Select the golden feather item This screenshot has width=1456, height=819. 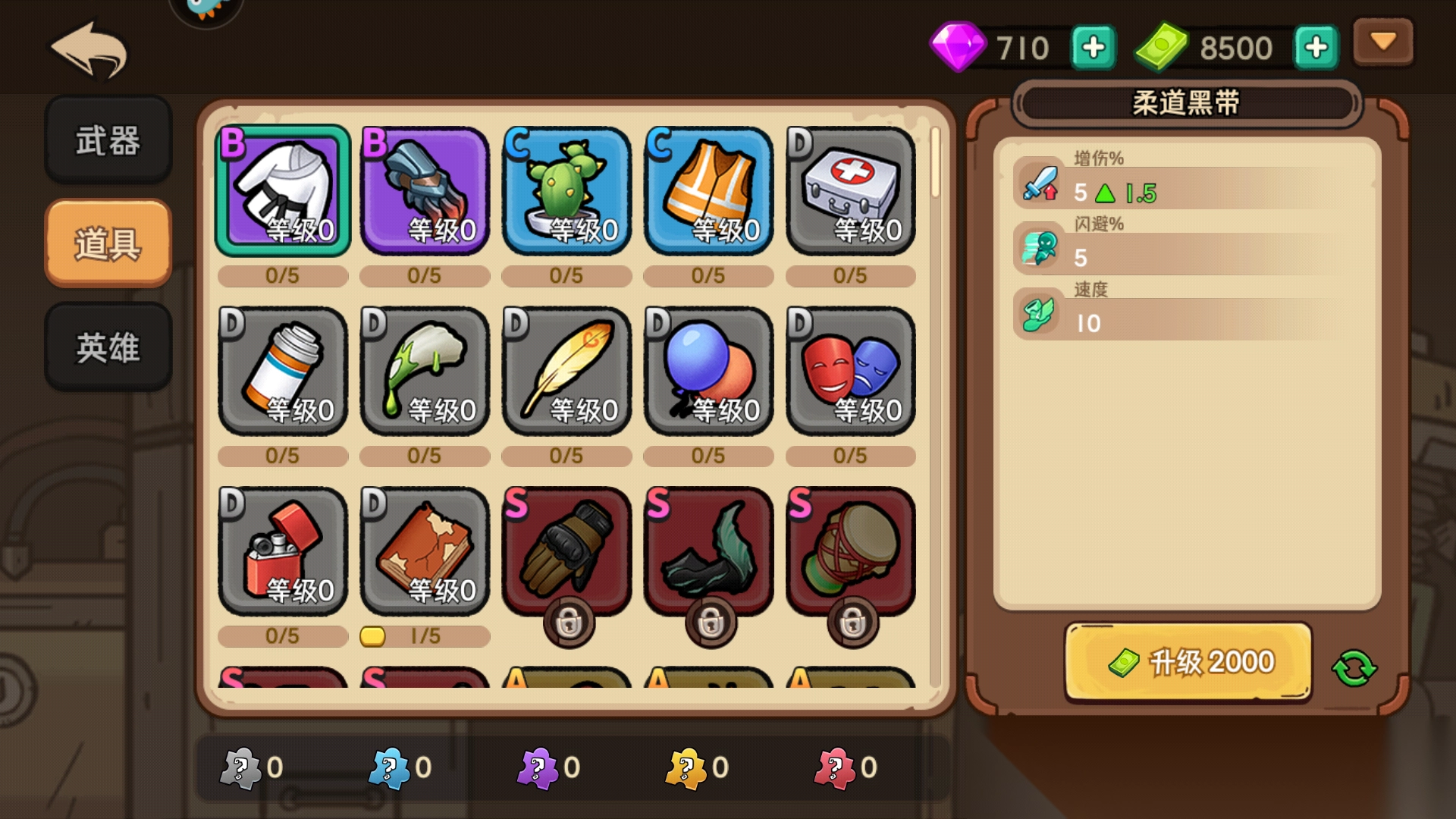[x=566, y=370]
